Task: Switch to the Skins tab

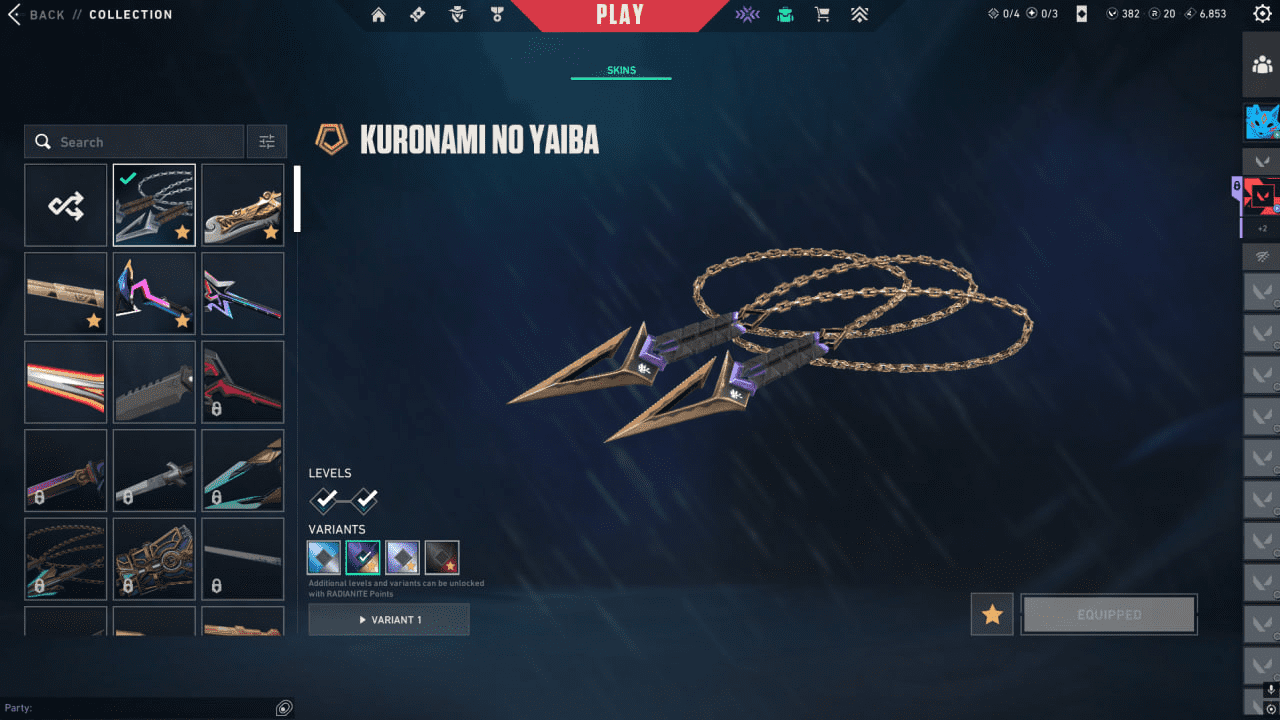Action: coord(620,69)
